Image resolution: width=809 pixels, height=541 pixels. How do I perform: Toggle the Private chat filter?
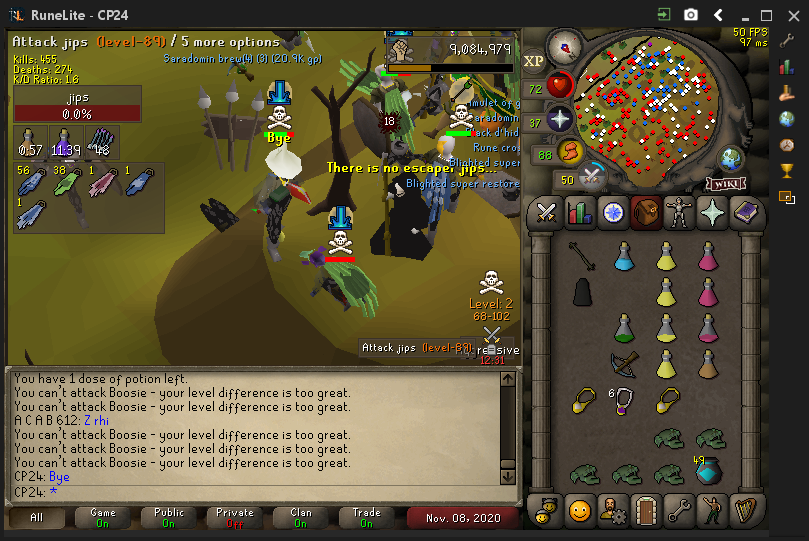(x=235, y=518)
